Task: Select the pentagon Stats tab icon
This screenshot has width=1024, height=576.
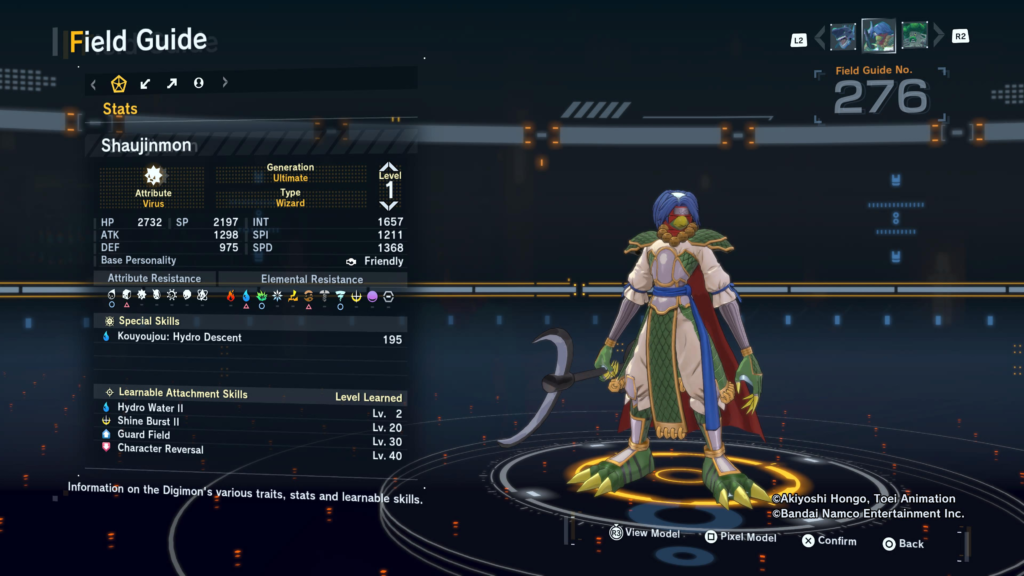Action: pyautogui.click(x=119, y=83)
